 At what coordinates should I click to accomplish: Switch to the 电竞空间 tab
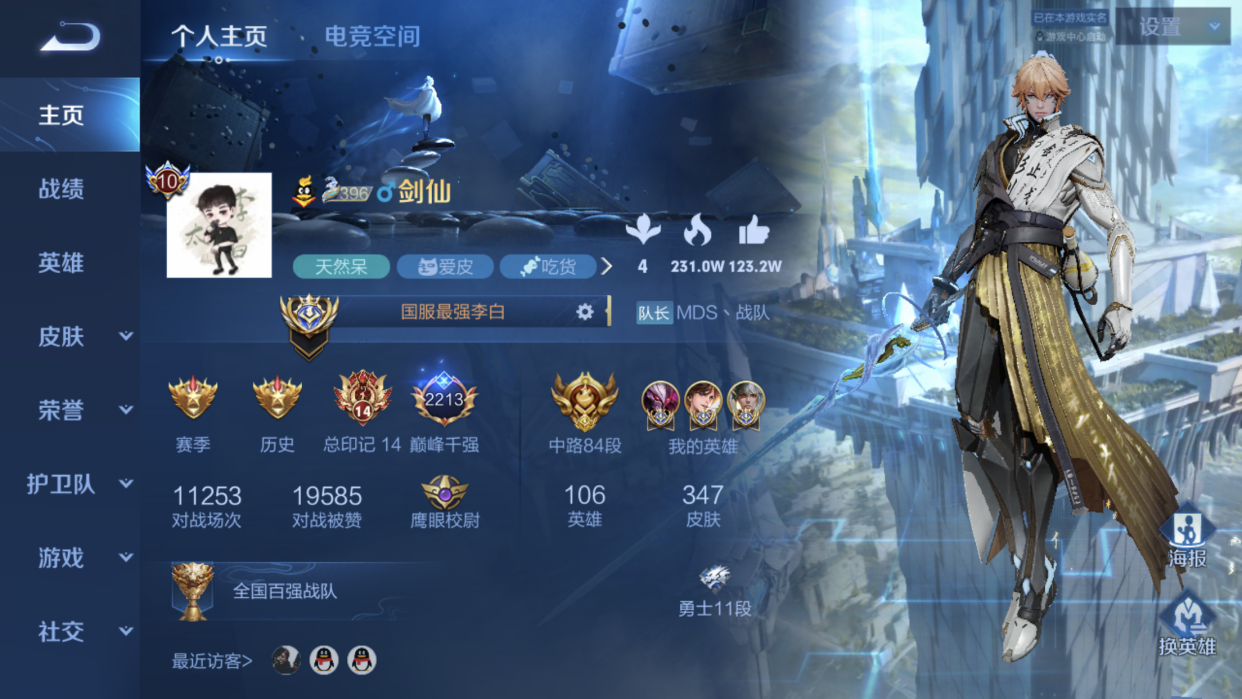pos(371,37)
